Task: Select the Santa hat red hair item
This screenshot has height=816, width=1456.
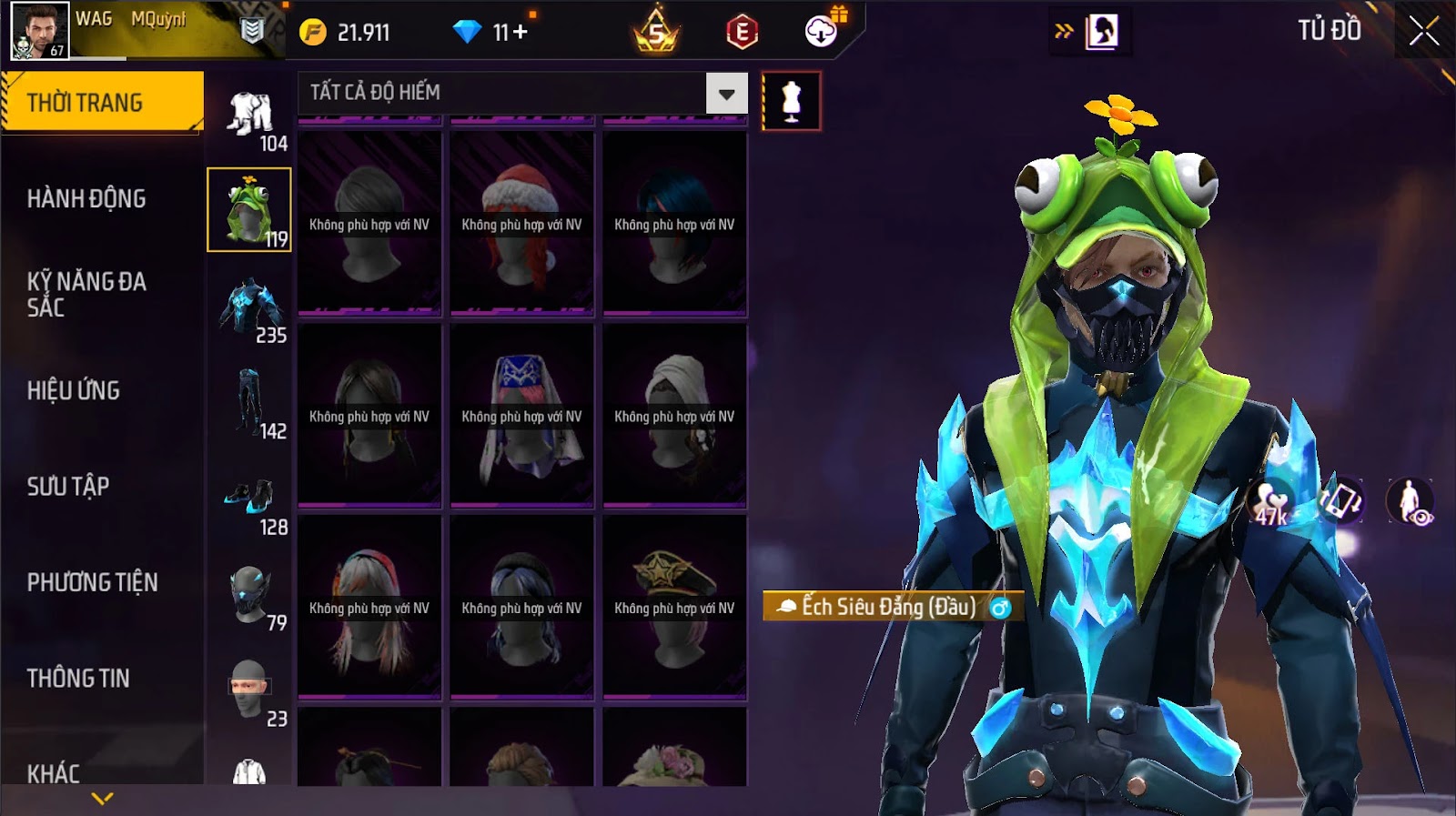Action: pyautogui.click(x=521, y=224)
